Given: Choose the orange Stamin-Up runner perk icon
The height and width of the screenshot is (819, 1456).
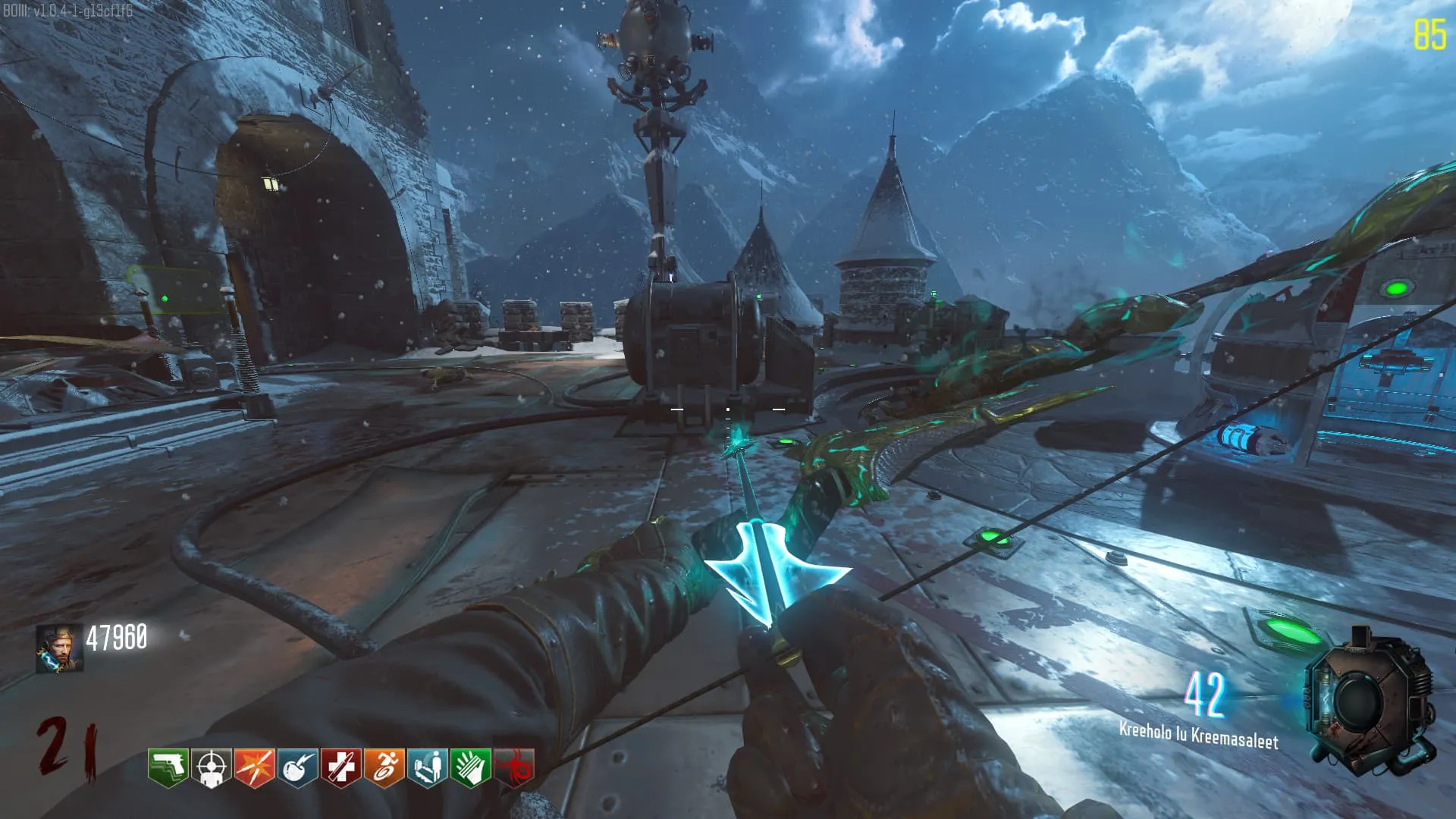Looking at the screenshot, I should pyautogui.click(x=384, y=767).
